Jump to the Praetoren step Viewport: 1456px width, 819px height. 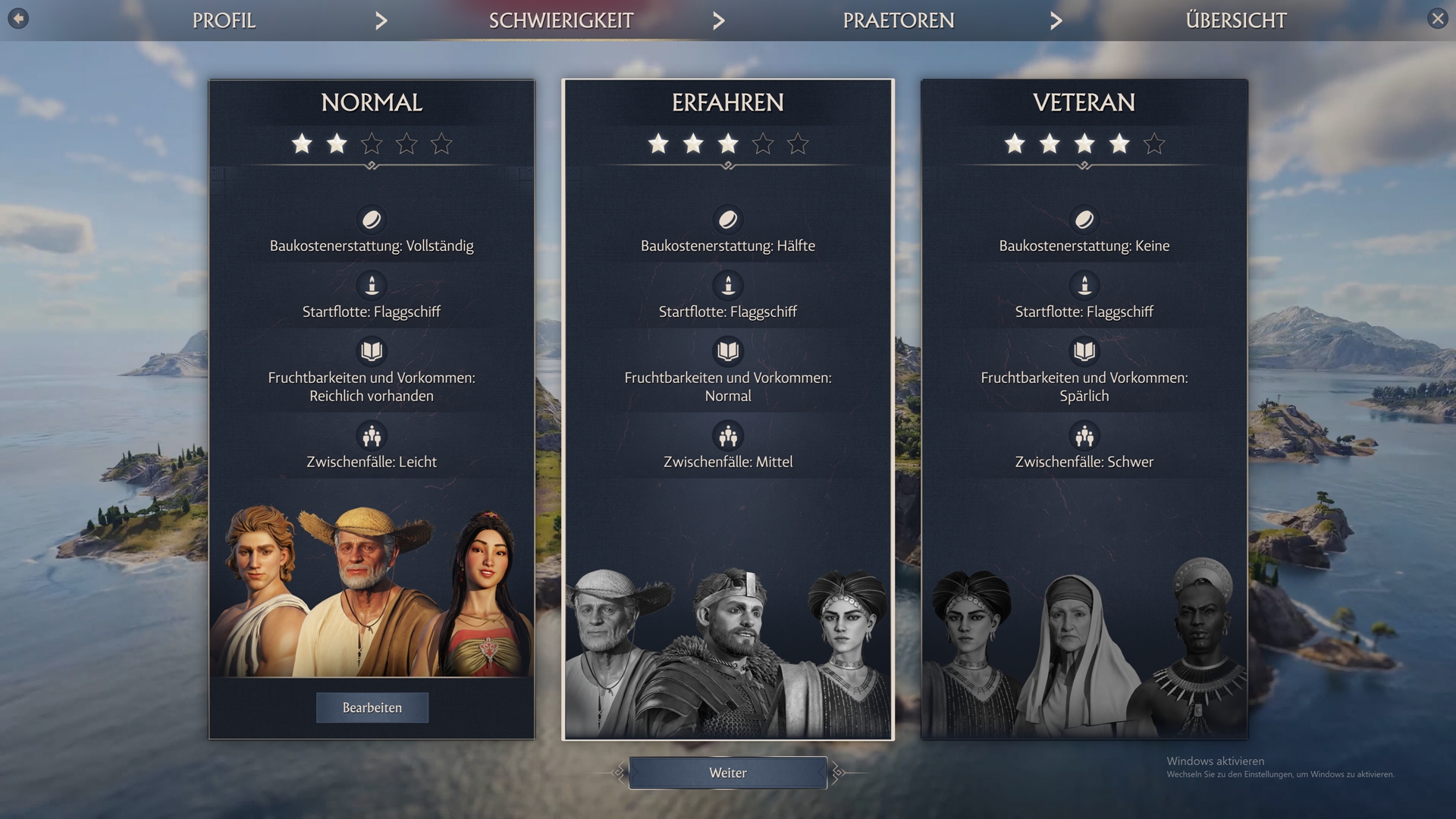coord(898,20)
